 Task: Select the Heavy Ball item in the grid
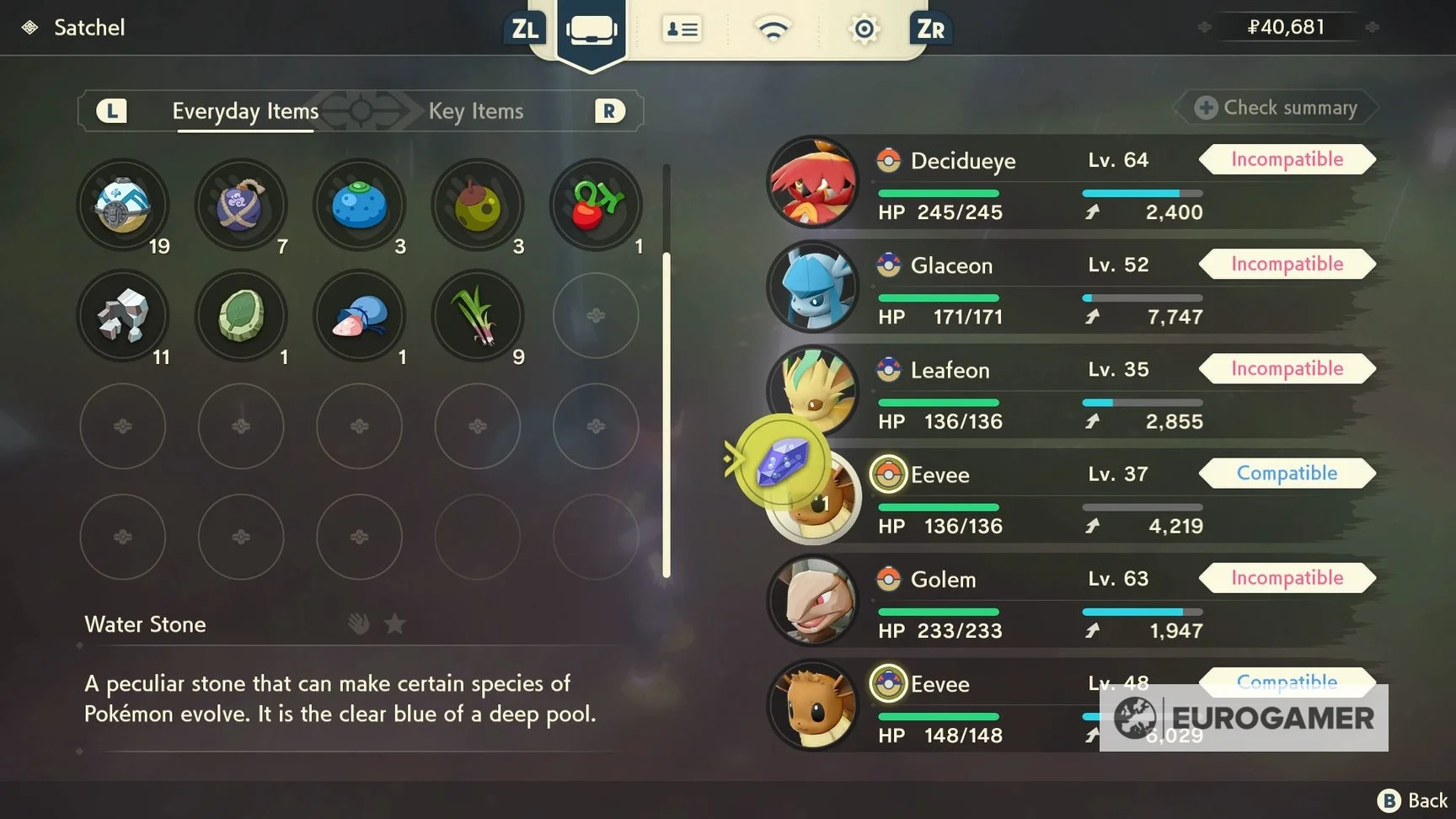coord(123,204)
